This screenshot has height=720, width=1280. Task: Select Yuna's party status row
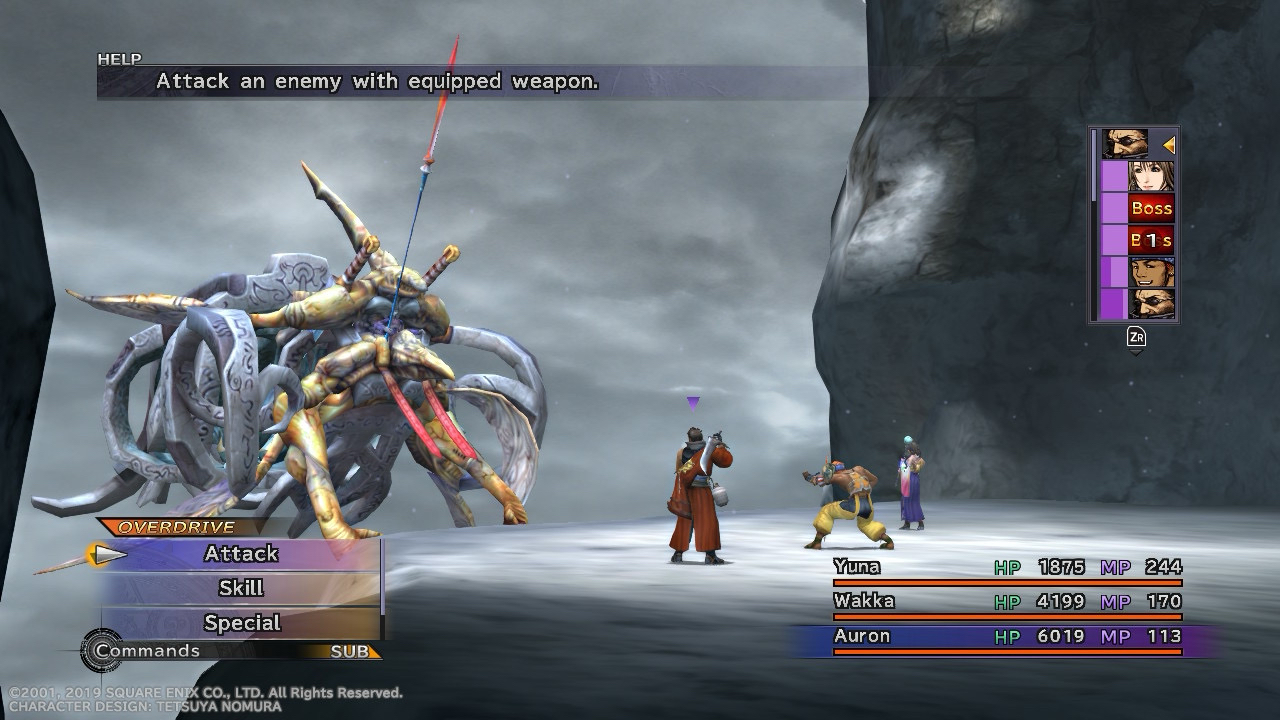point(1007,568)
